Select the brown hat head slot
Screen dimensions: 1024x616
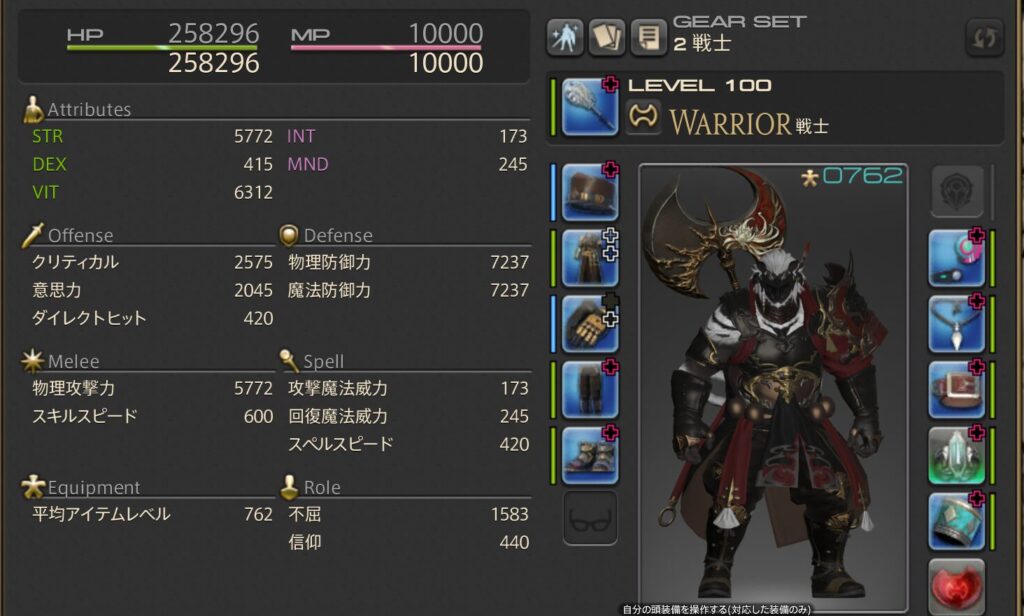pyautogui.click(x=589, y=192)
